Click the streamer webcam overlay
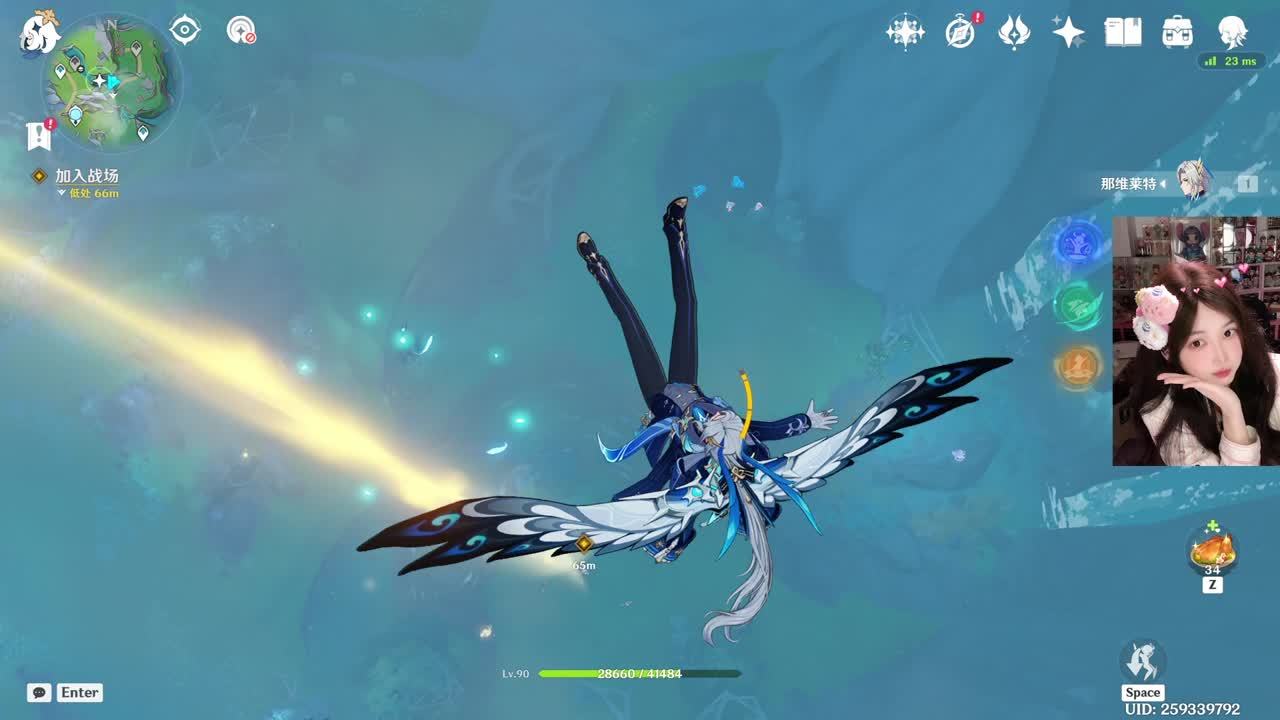Viewport: 1280px width, 720px height. 1195,340
